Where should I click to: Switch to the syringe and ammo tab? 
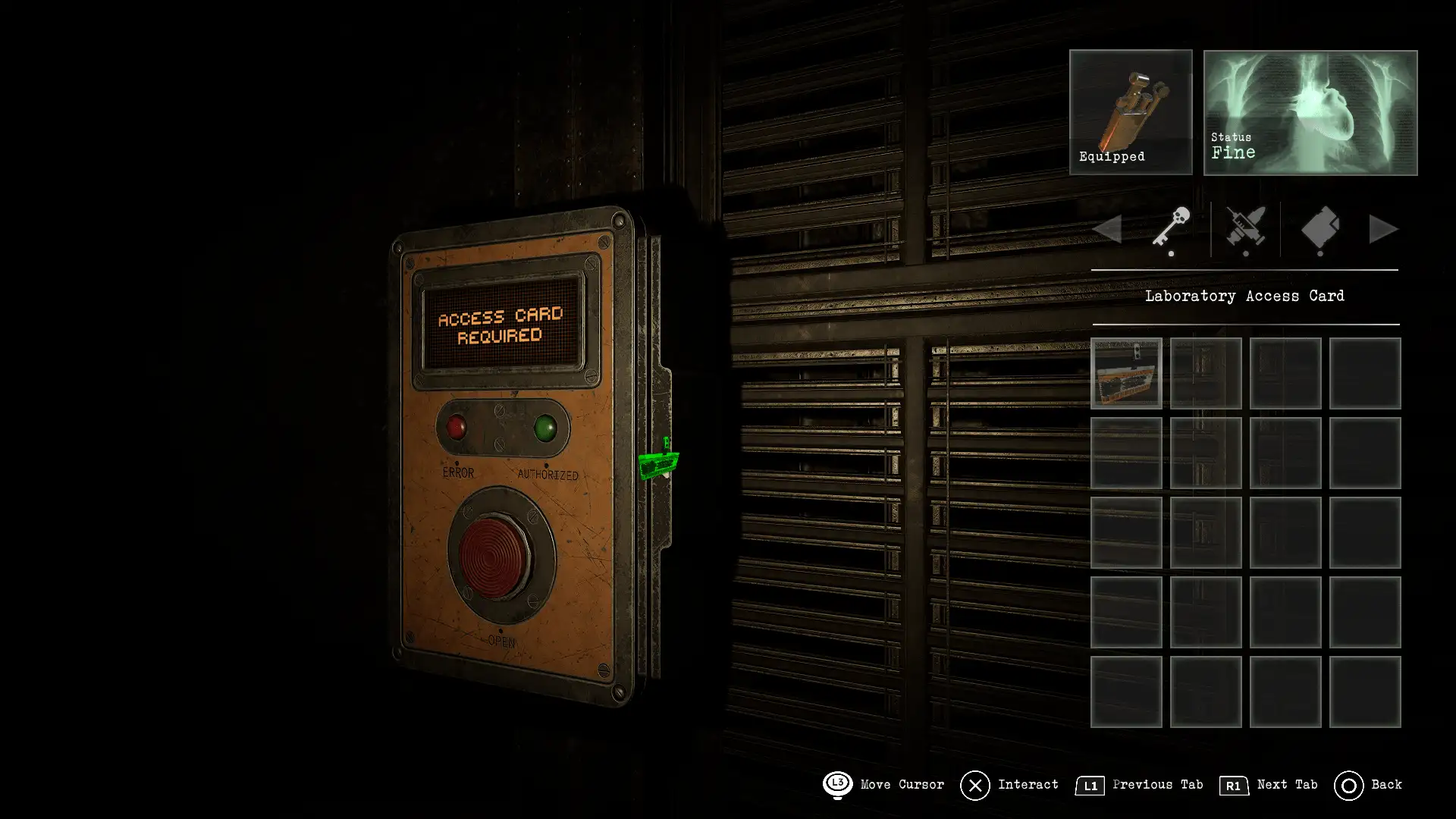pos(1245,228)
